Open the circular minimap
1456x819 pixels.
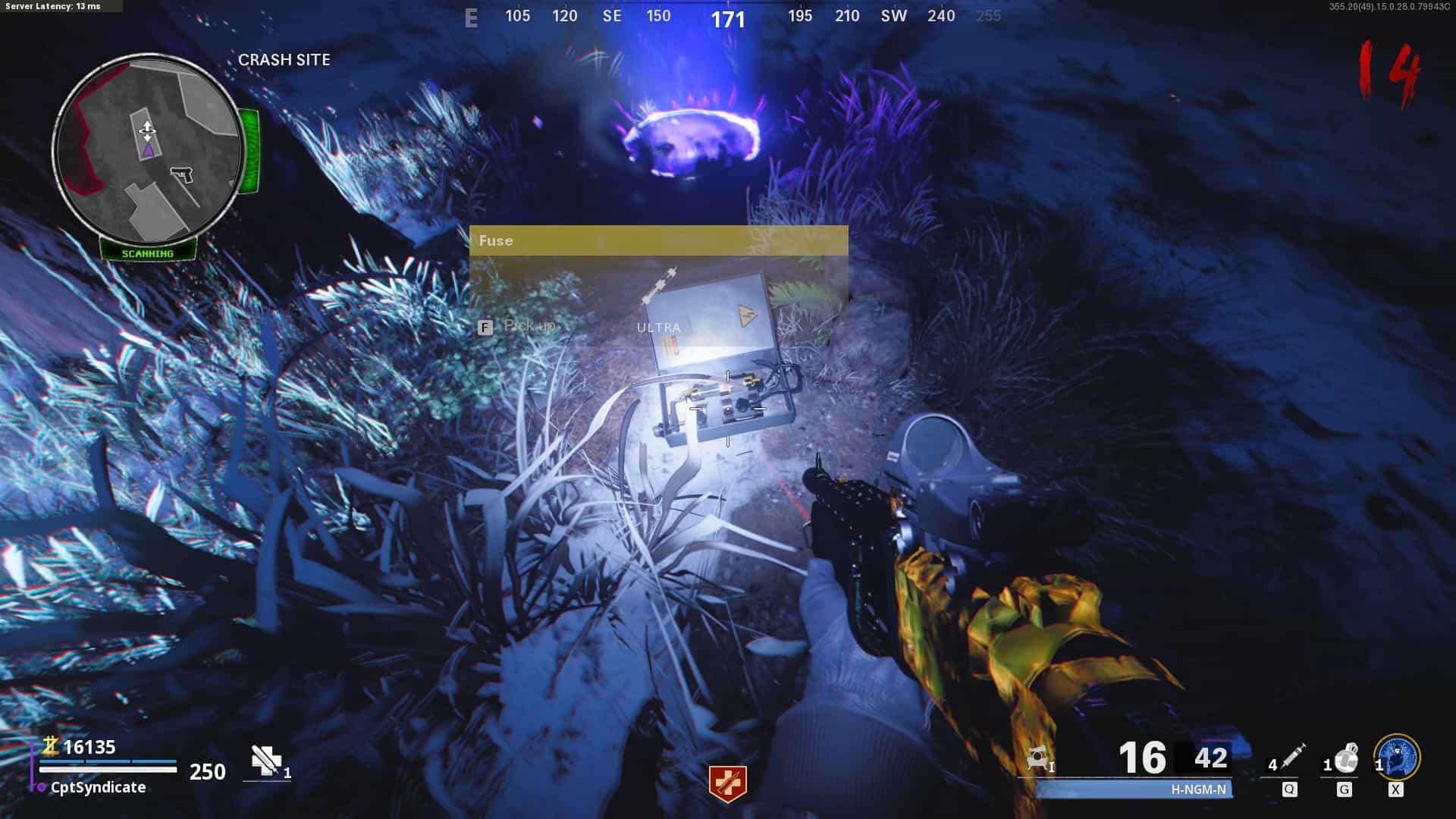[149, 148]
